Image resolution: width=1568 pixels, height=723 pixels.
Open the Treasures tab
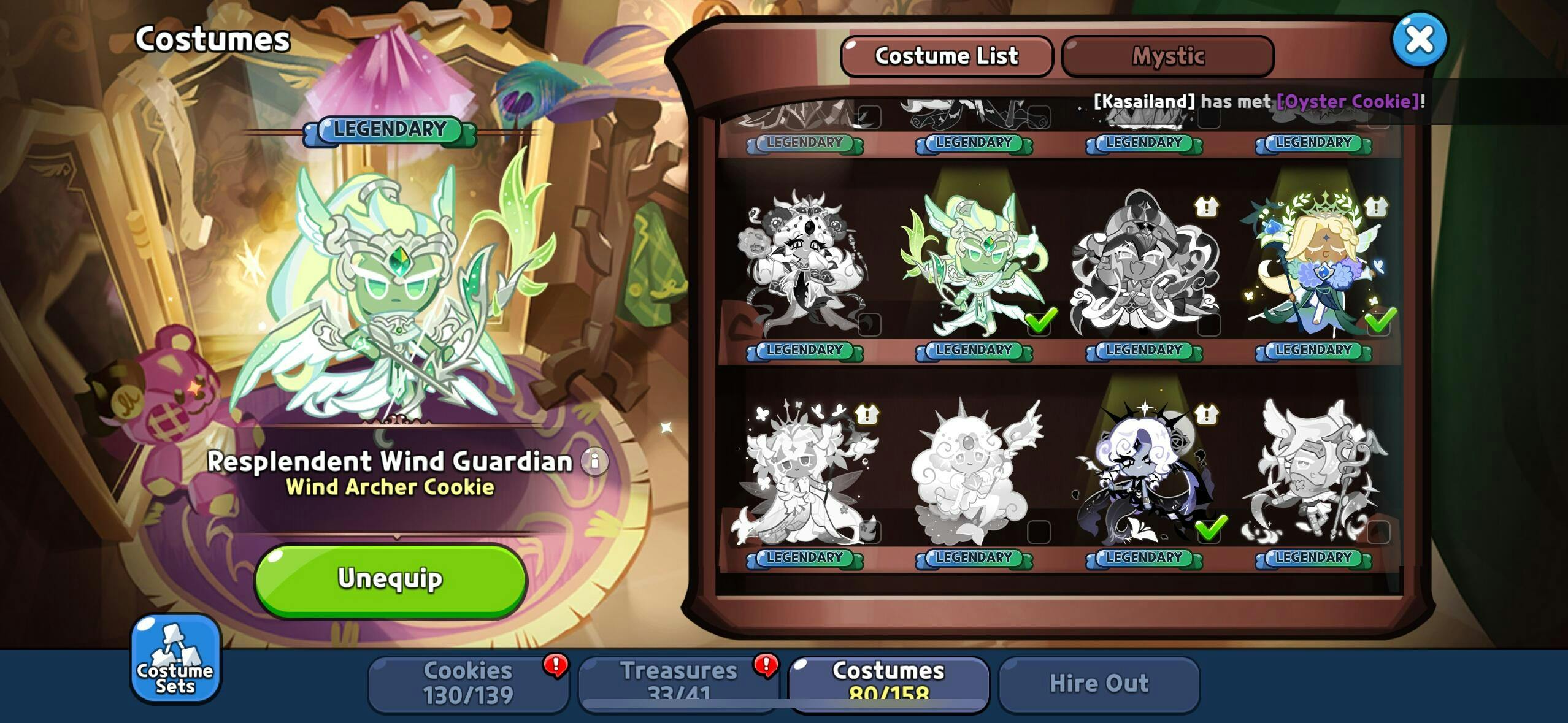[x=678, y=683]
